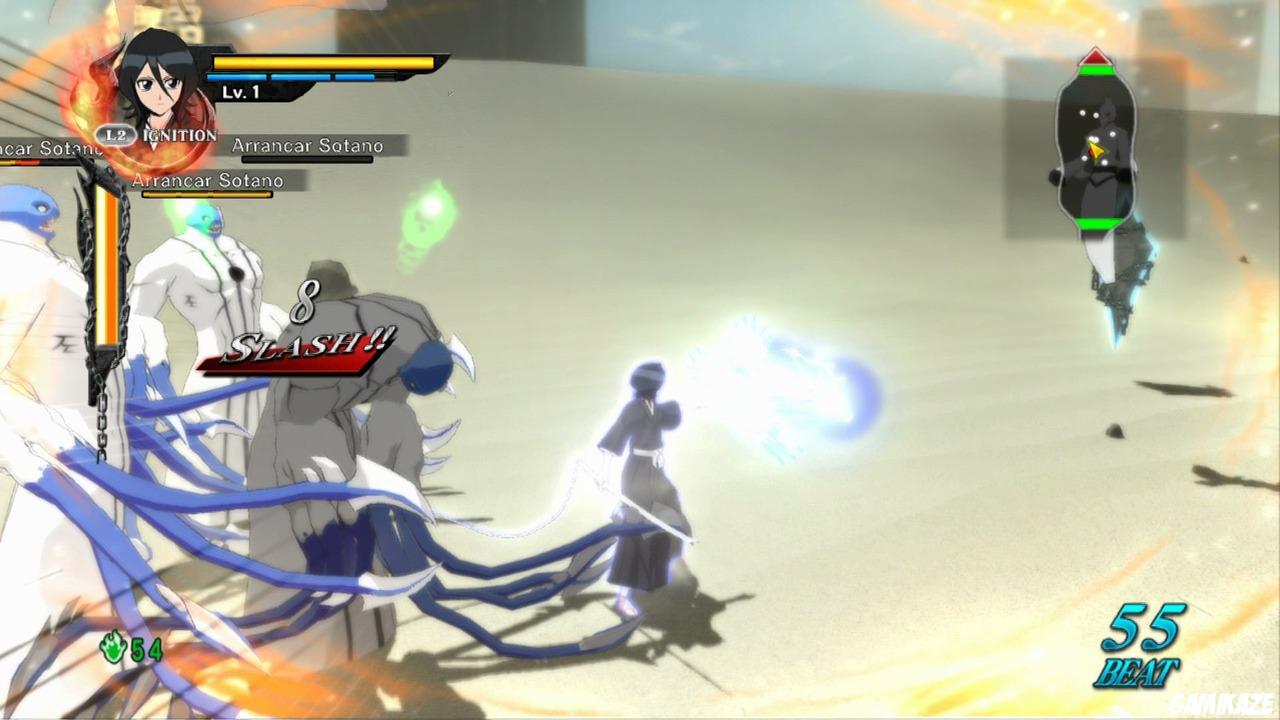This screenshot has height=720, width=1280.
Task: Select the L2 button icon
Action: tap(114, 133)
